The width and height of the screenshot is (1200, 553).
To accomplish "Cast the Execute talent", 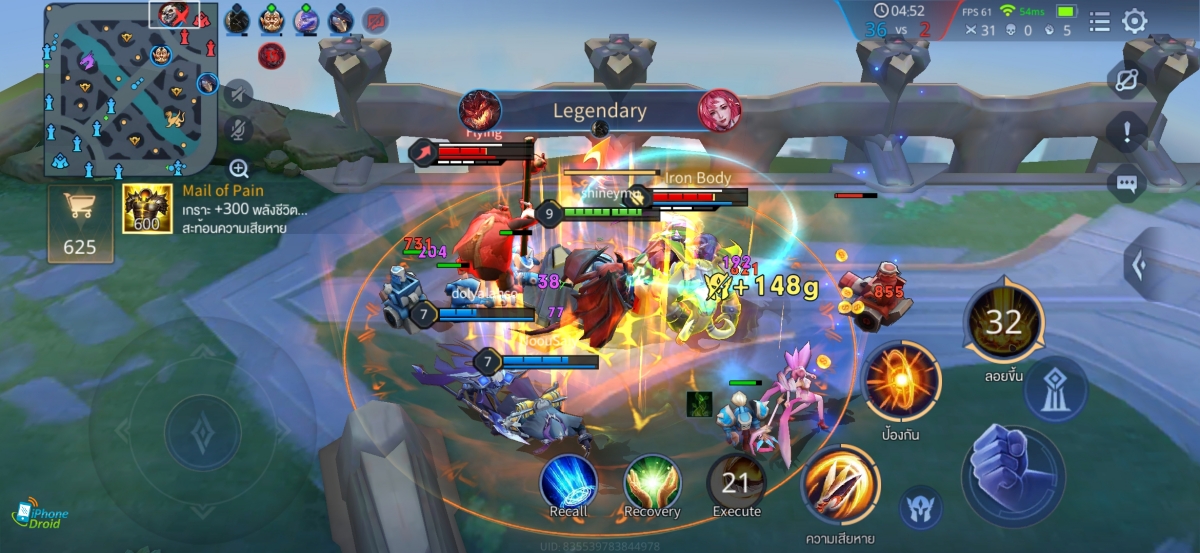I will click(x=736, y=484).
